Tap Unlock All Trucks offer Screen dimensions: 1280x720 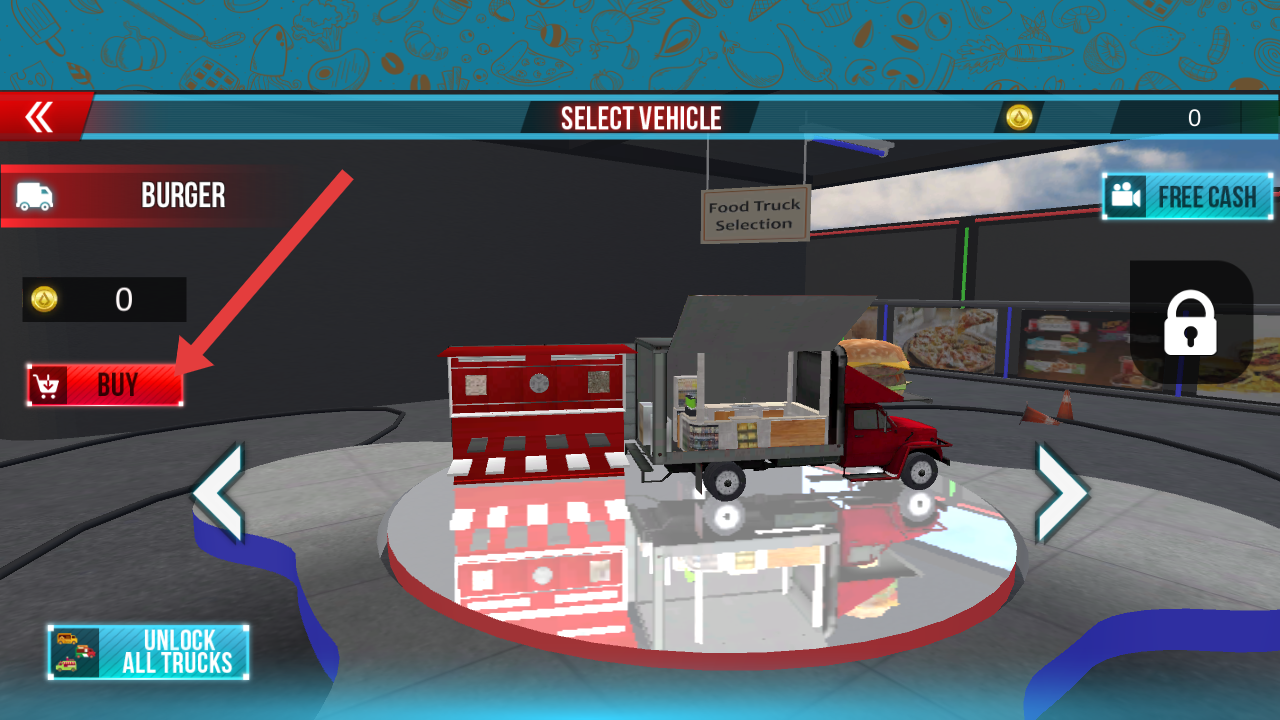pos(148,652)
